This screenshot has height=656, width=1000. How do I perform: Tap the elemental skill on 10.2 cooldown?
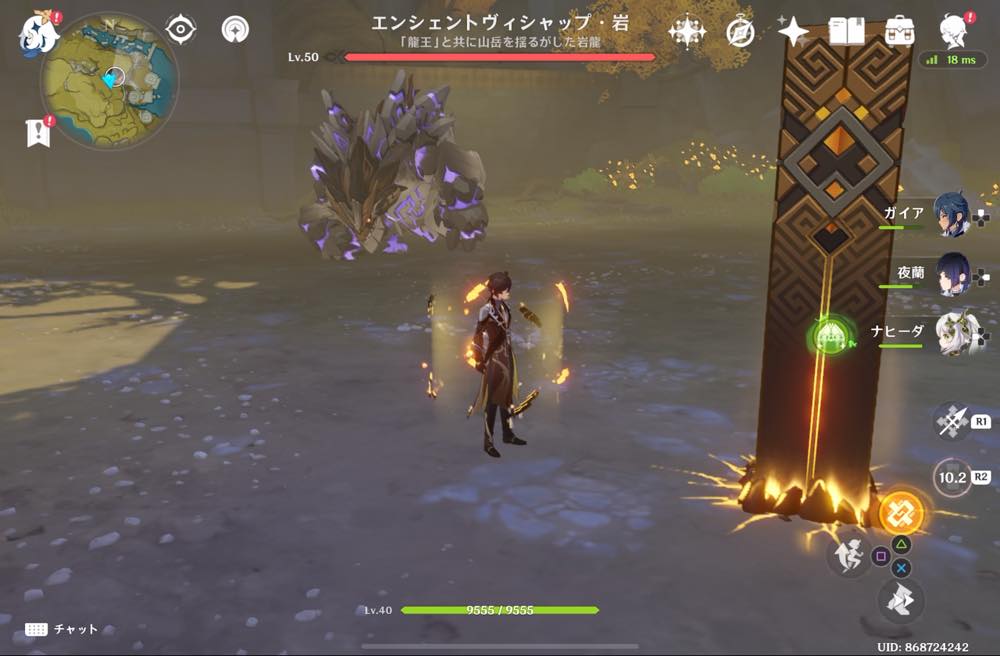tap(951, 477)
